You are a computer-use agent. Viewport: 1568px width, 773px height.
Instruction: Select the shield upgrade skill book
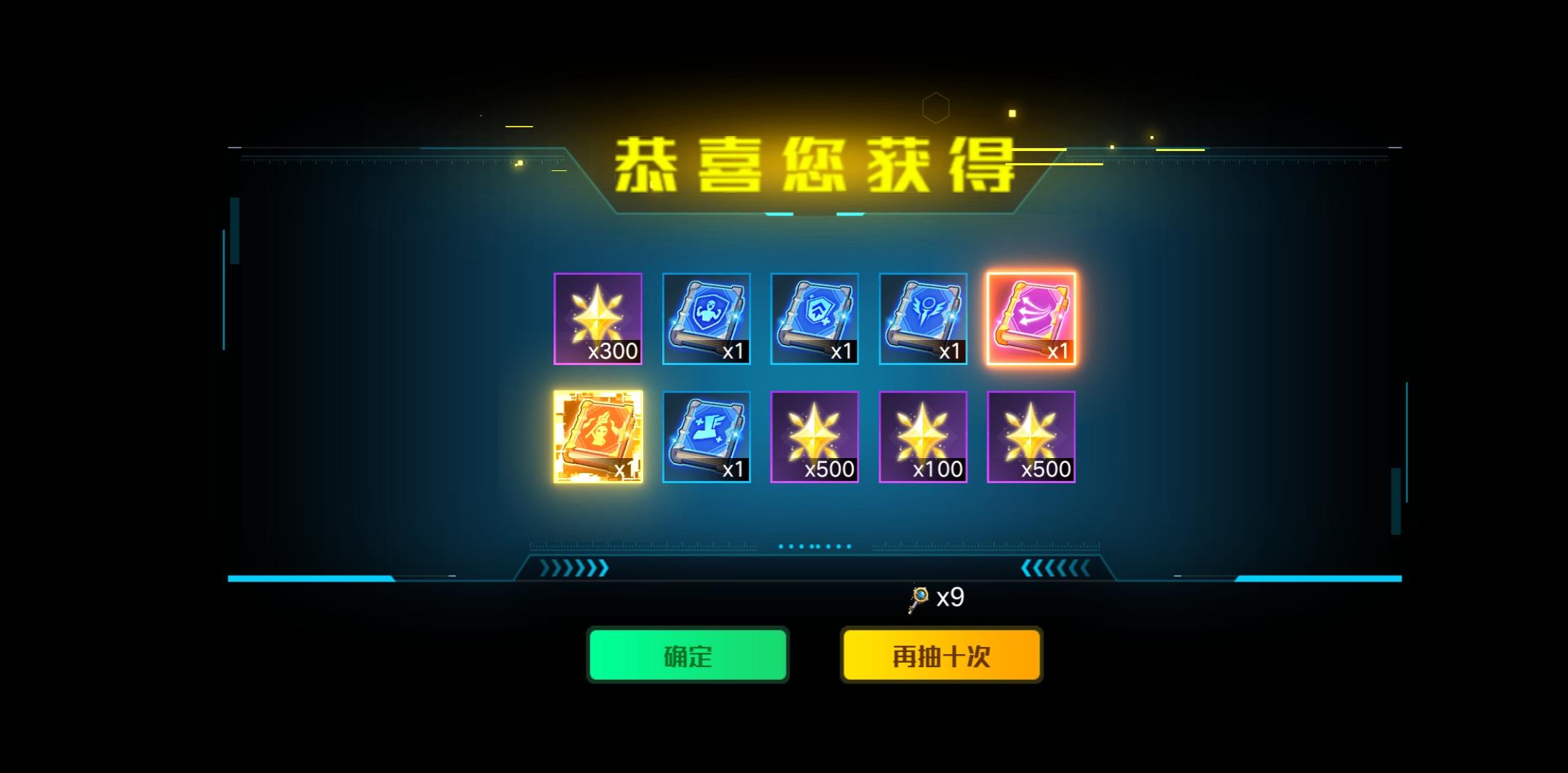pyautogui.click(x=815, y=319)
